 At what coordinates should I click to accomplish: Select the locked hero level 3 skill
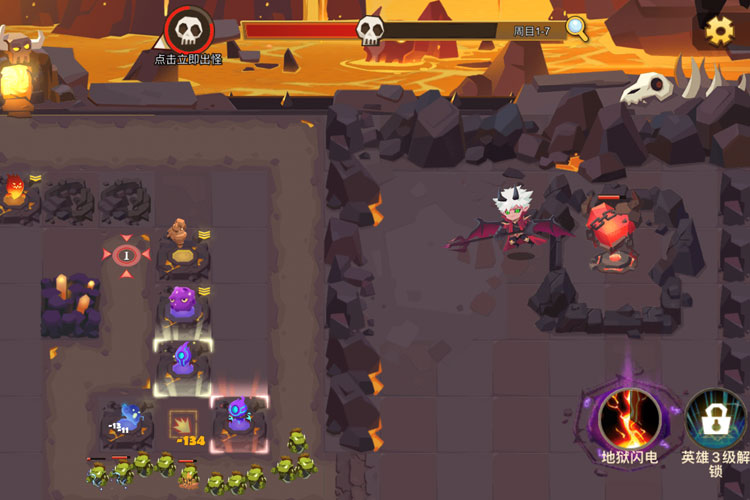716,418
